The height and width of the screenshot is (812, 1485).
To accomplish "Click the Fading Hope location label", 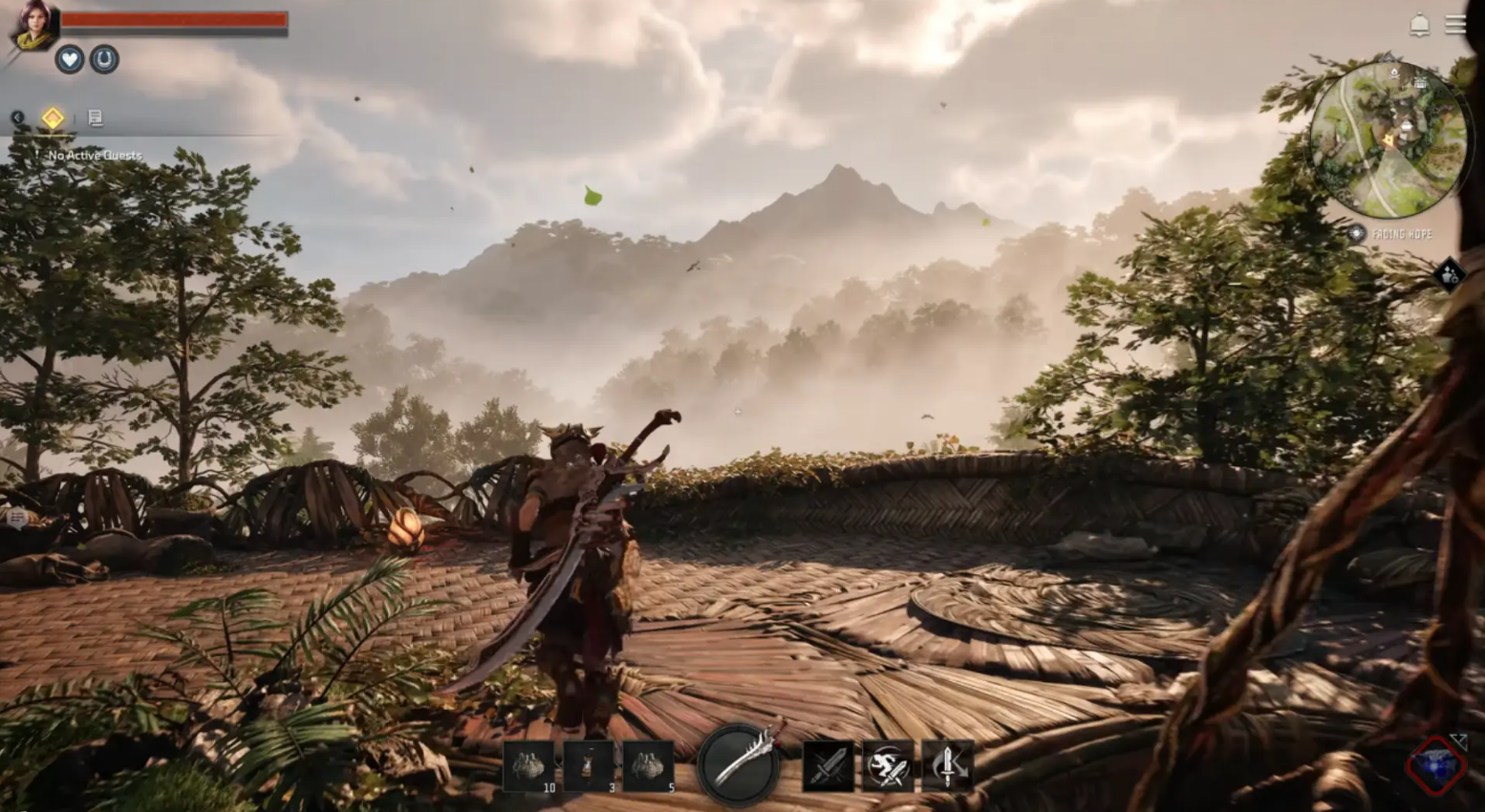I will 1401,234.
